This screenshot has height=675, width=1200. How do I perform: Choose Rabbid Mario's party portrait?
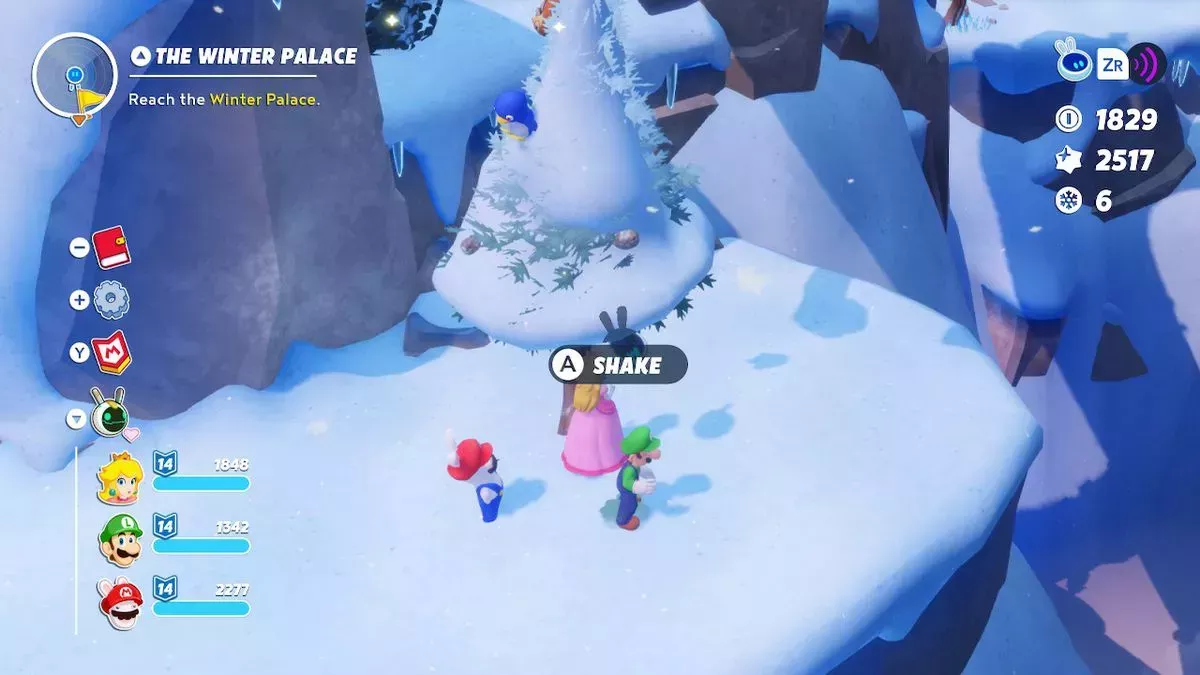tap(120, 602)
